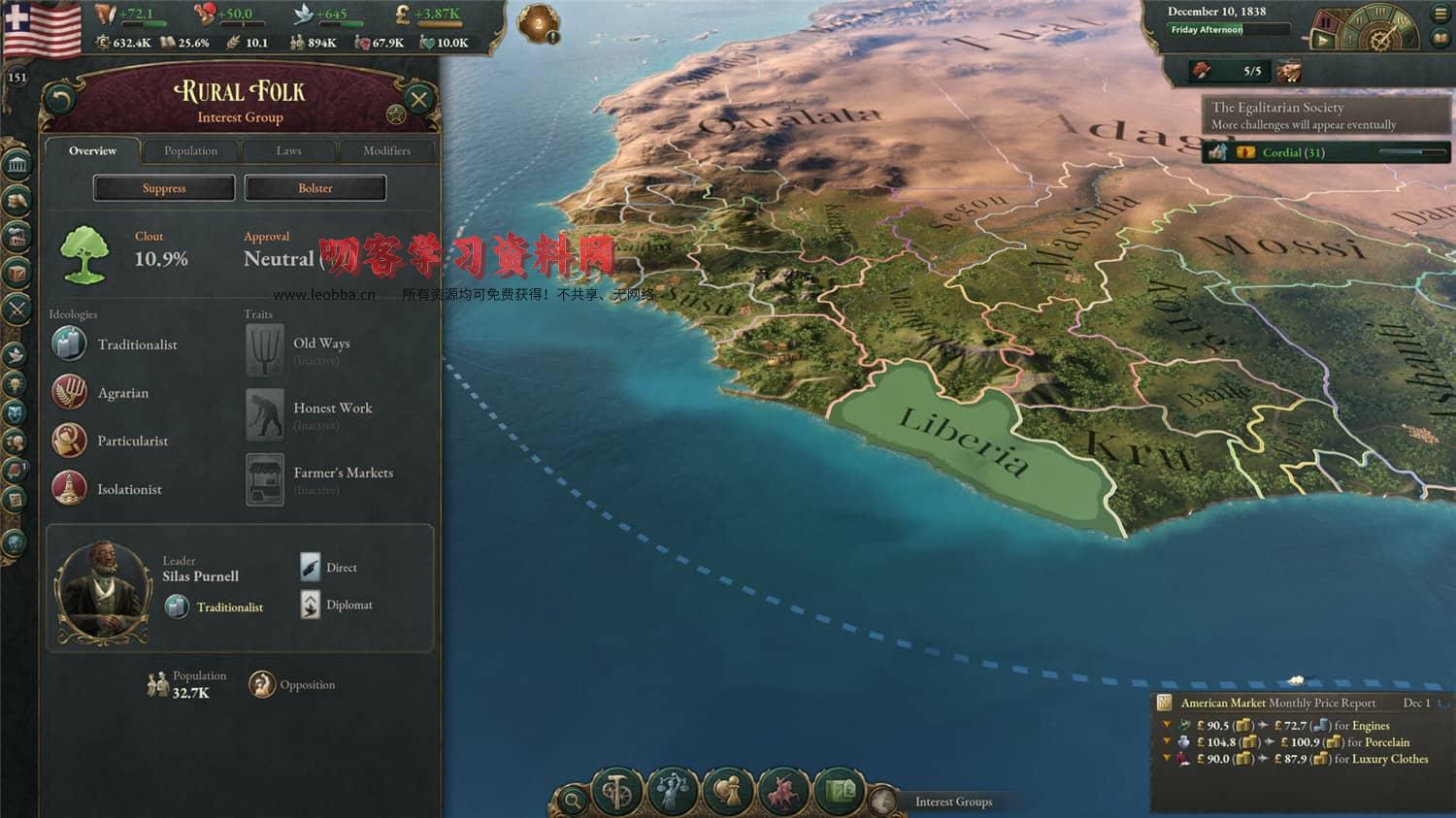
Task: Show the Modifiers tab
Action: pos(386,150)
